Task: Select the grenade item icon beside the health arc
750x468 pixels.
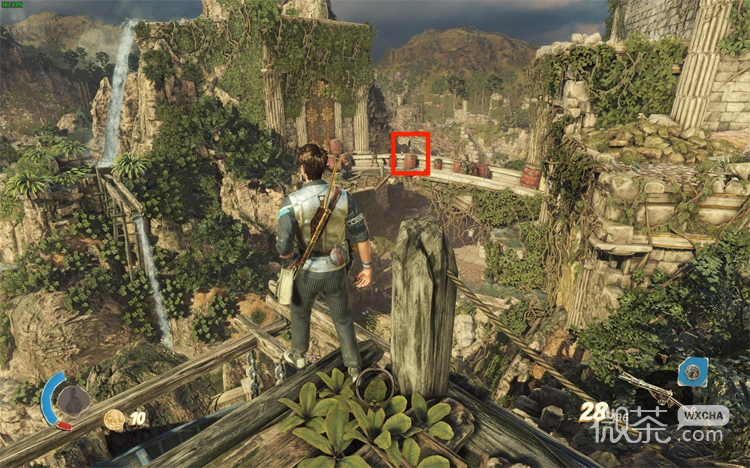Action: click(72, 401)
